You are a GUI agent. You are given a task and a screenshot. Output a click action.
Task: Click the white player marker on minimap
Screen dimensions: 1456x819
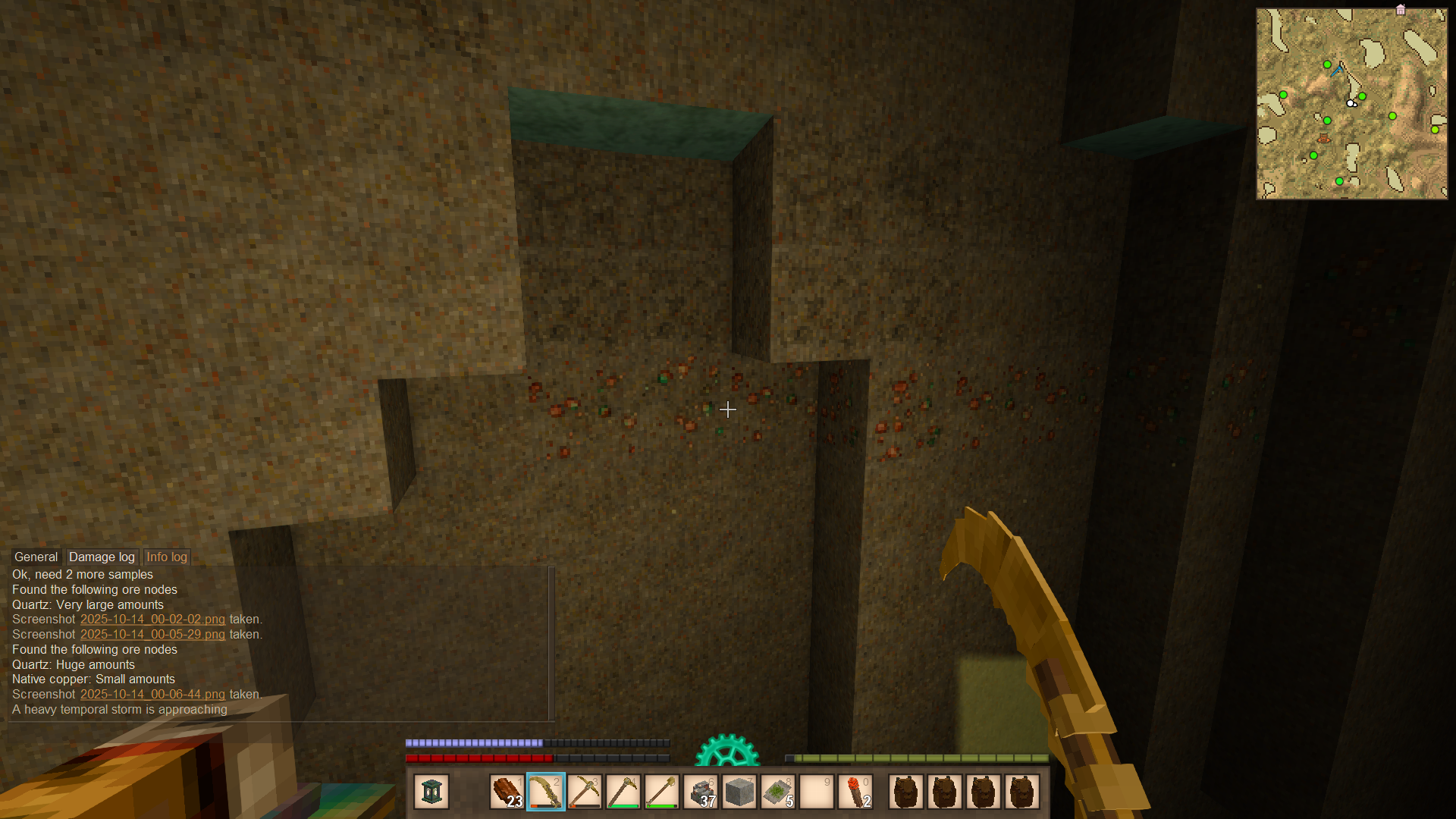[x=1351, y=103]
